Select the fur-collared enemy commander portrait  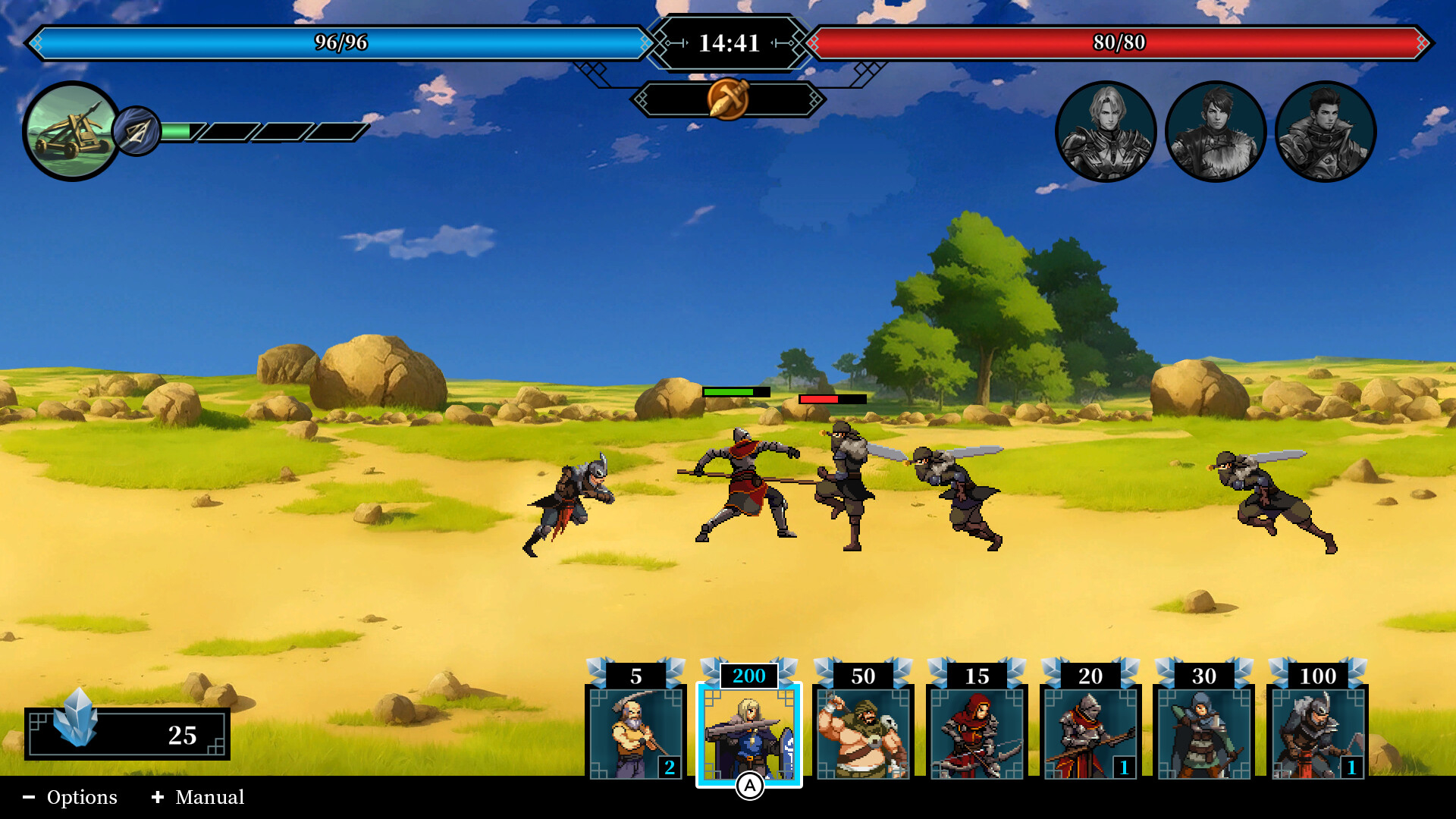click(1216, 131)
